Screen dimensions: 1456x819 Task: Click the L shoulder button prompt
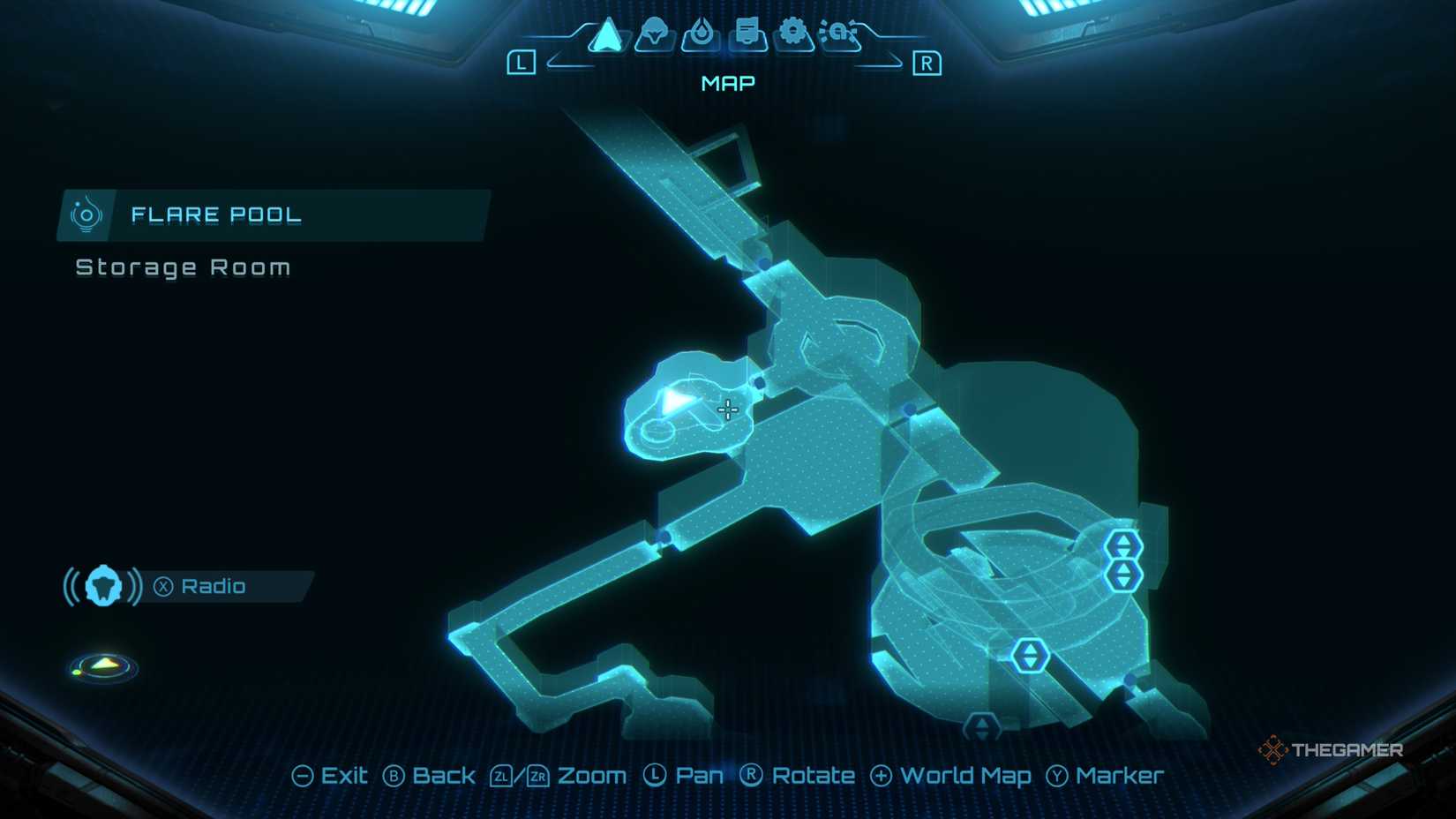(x=523, y=62)
